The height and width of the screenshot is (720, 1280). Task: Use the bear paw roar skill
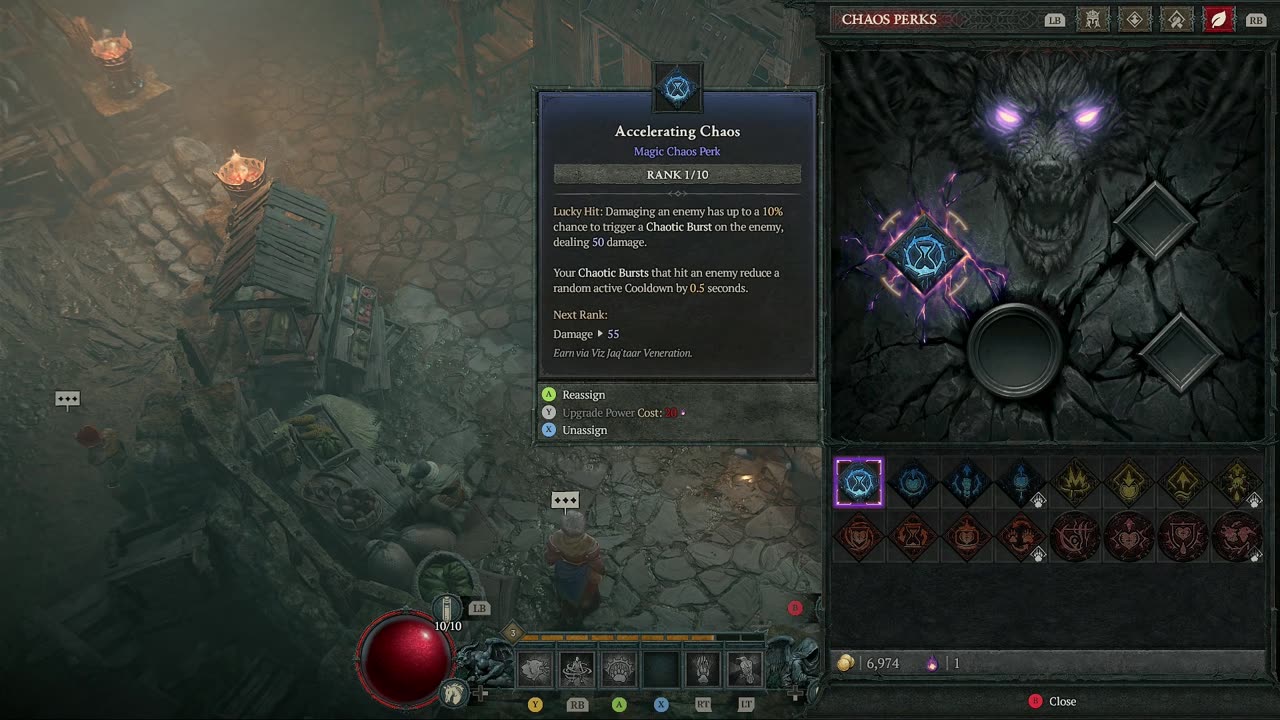tap(619, 669)
